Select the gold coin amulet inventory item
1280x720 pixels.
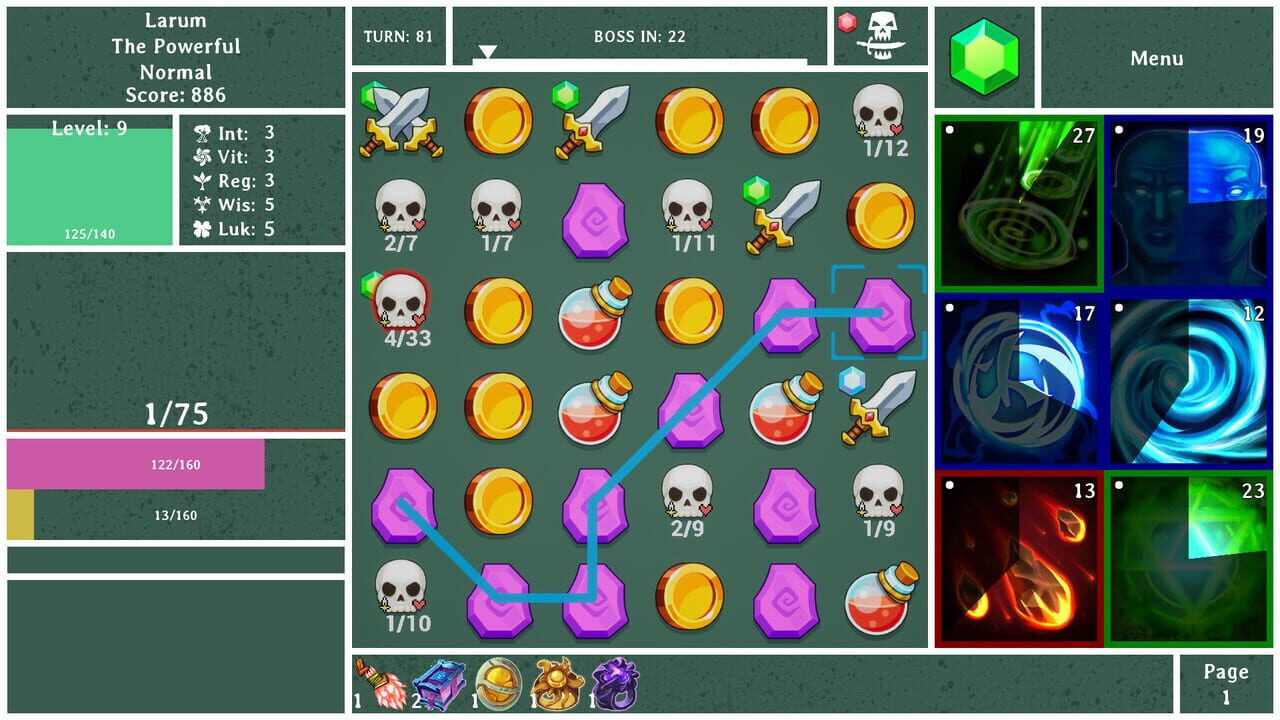495,685
